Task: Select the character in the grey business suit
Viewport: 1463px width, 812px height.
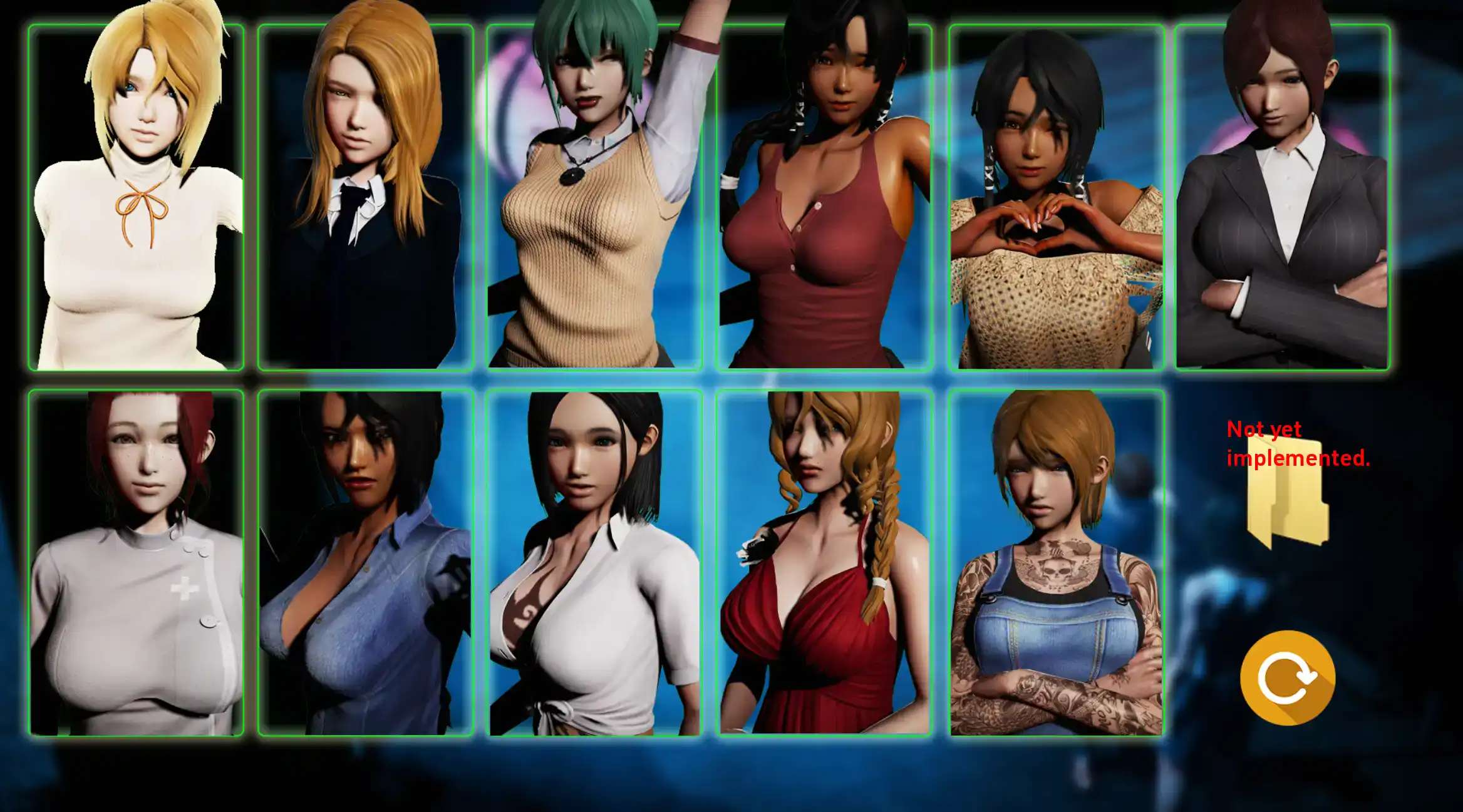Action: (x=1282, y=197)
